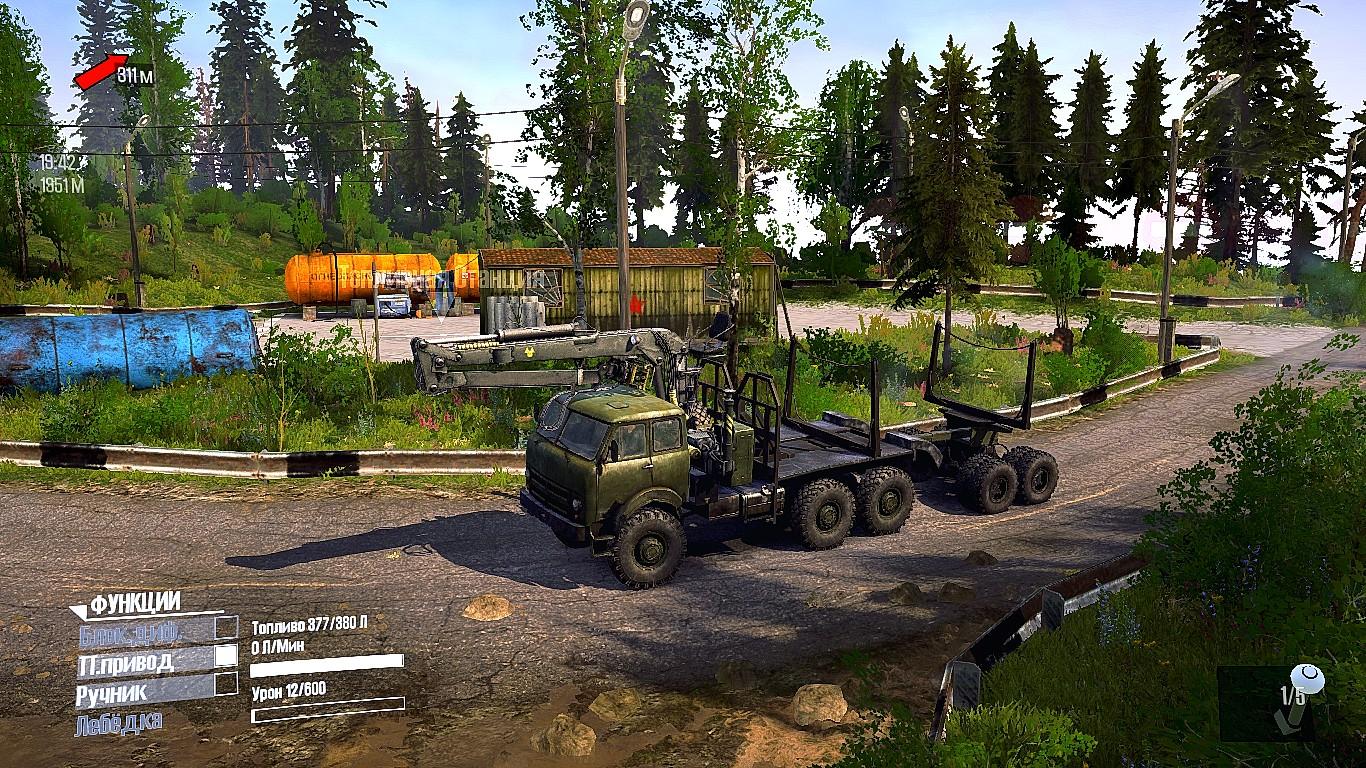Viewport: 1366px width, 768px height.
Task: Open the ФУНКЦИИ functions menu header
Action: [x=134, y=603]
